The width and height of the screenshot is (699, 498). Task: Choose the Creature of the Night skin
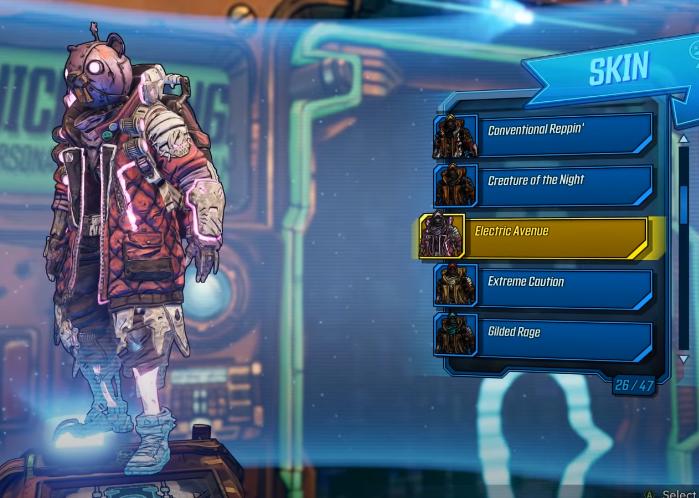pyautogui.click(x=545, y=184)
